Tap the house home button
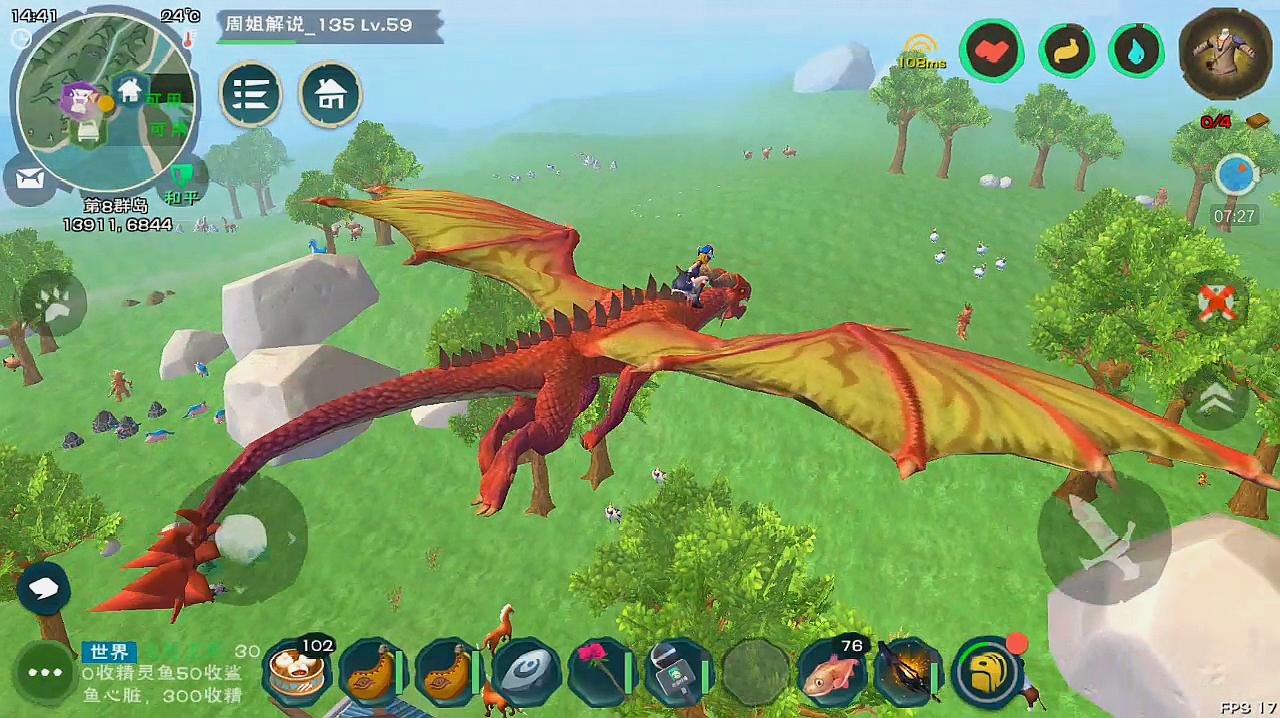Image resolution: width=1280 pixels, height=718 pixels. [330, 95]
